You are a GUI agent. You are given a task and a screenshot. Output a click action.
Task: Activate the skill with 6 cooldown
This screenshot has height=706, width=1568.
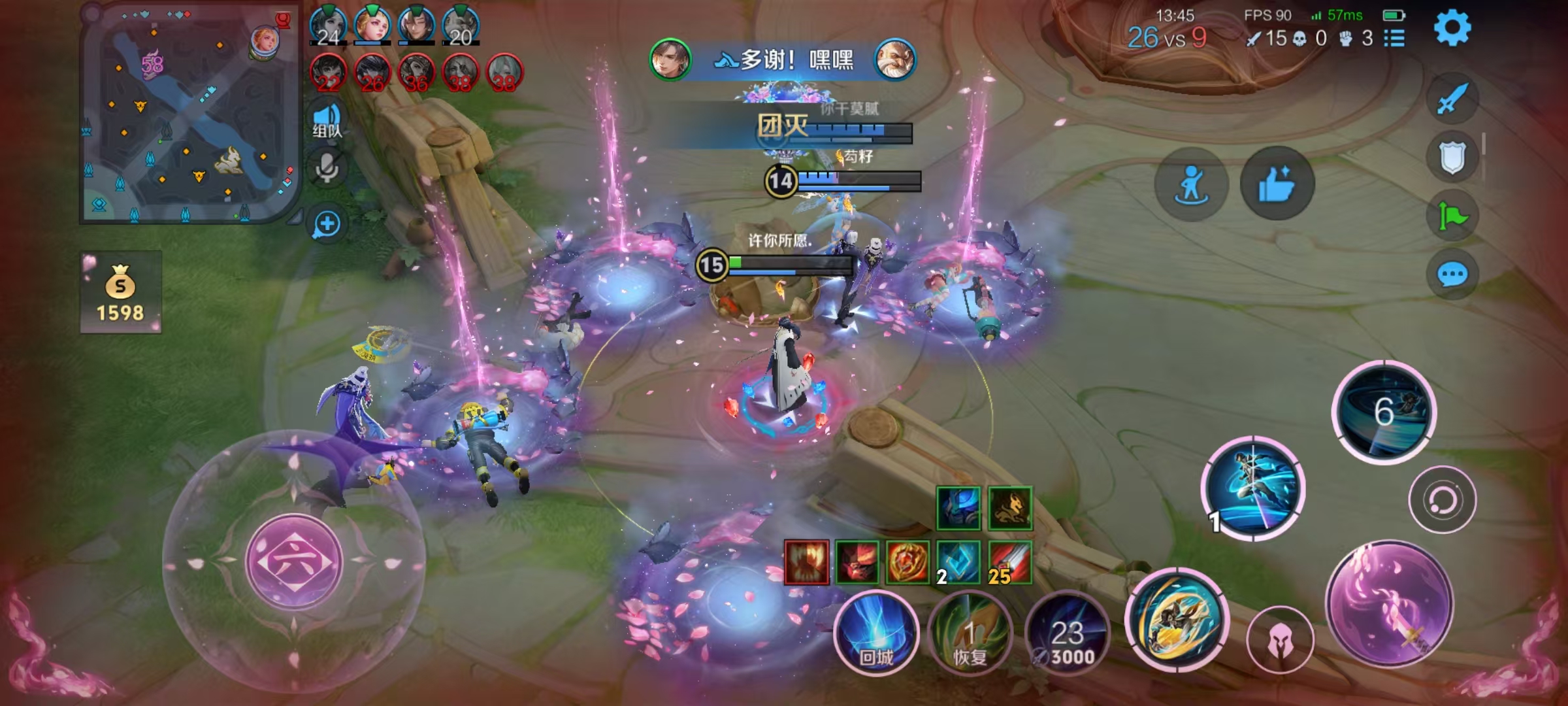coord(1384,412)
